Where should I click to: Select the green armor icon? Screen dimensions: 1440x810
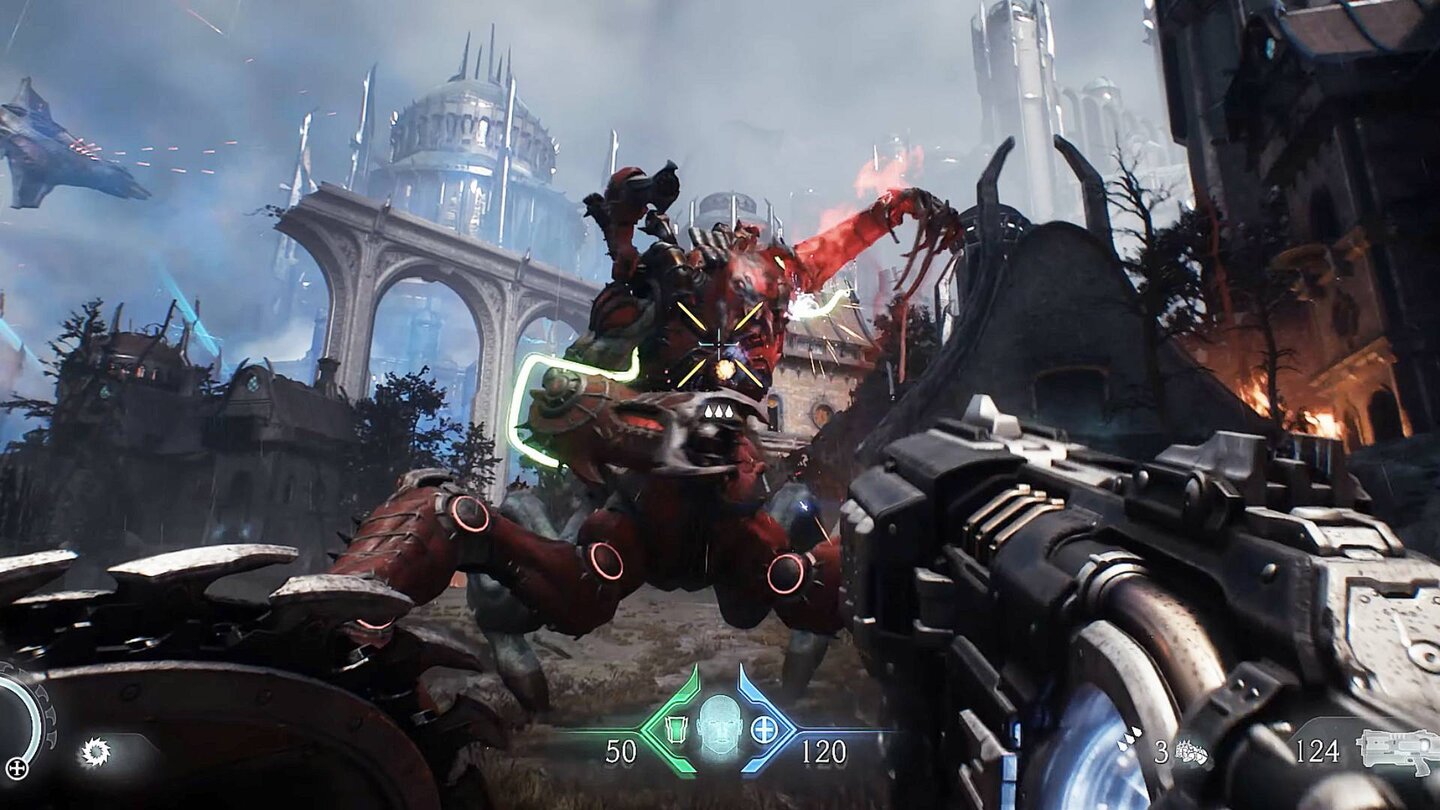[x=676, y=727]
